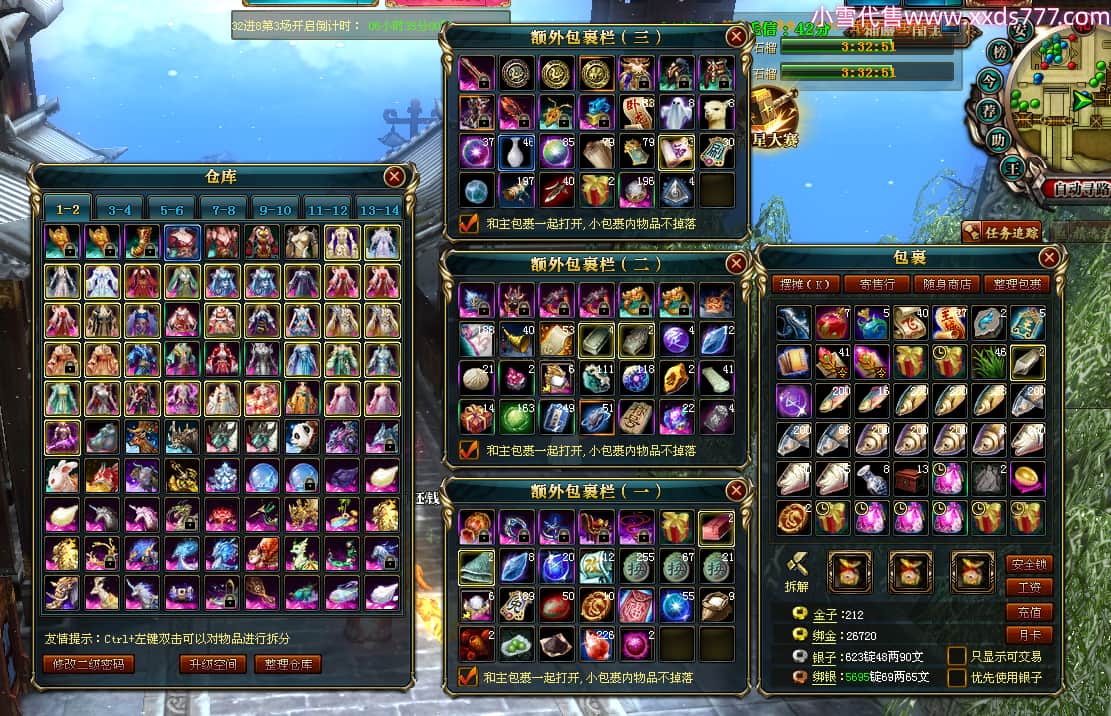Open the 充值 recharge button
Viewport: 1111px width, 716px height.
(1029, 612)
